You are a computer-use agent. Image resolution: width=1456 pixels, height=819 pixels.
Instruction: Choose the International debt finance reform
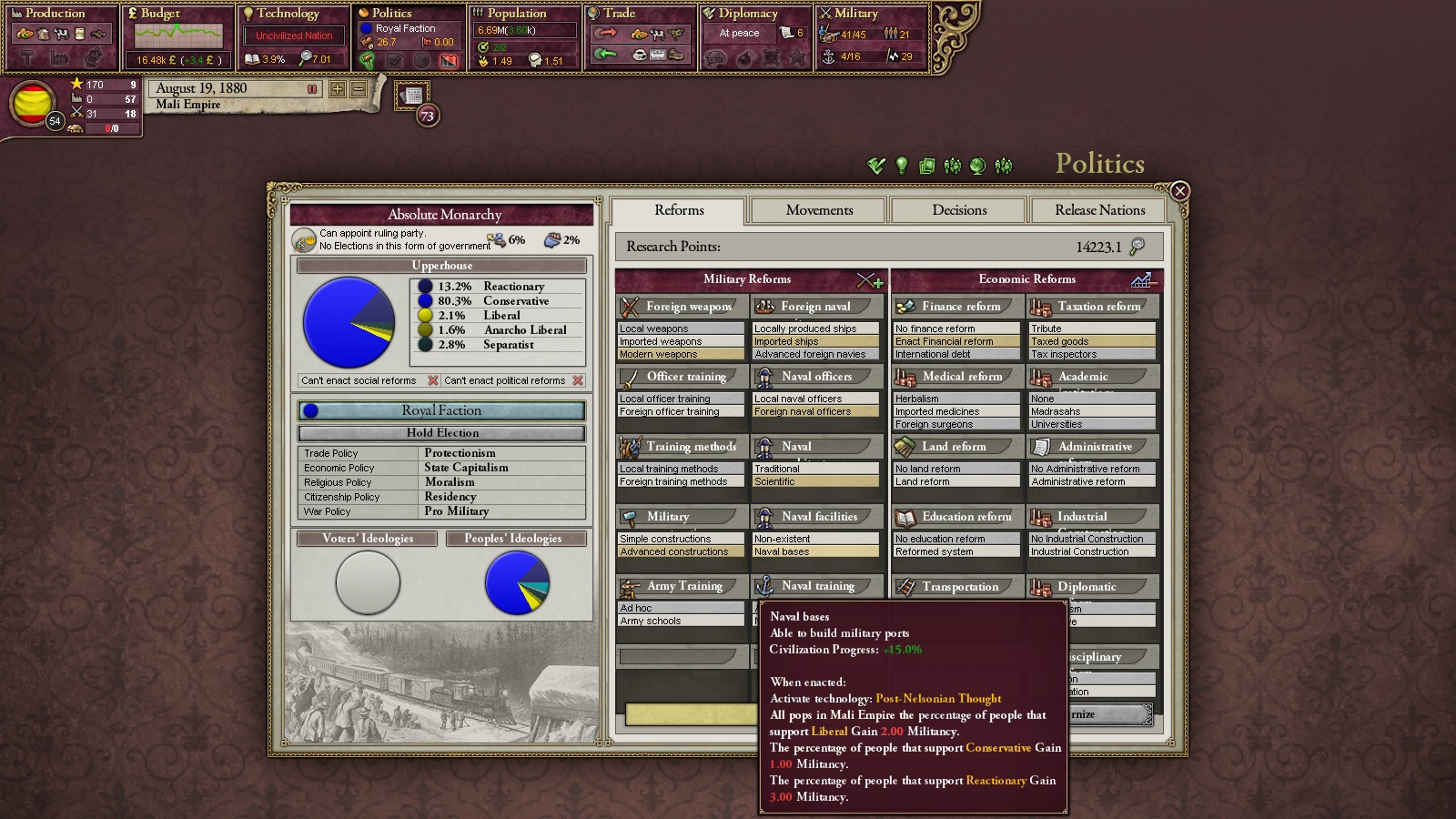[x=955, y=354]
